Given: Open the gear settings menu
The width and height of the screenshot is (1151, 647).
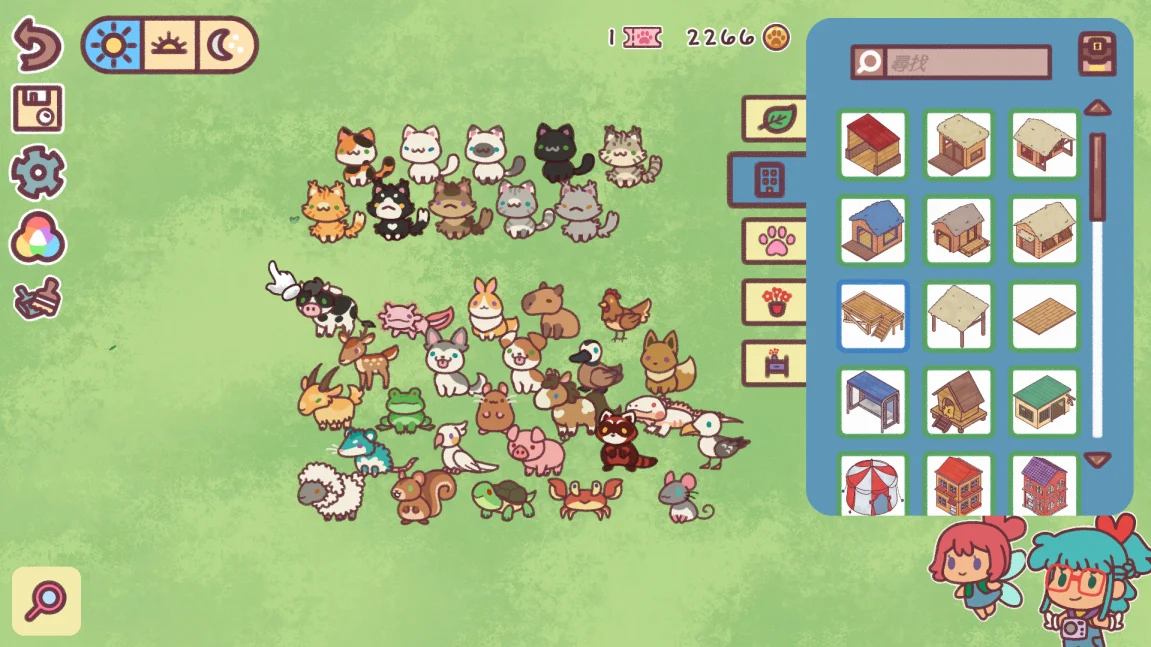Looking at the screenshot, I should [x=37, y=172].
